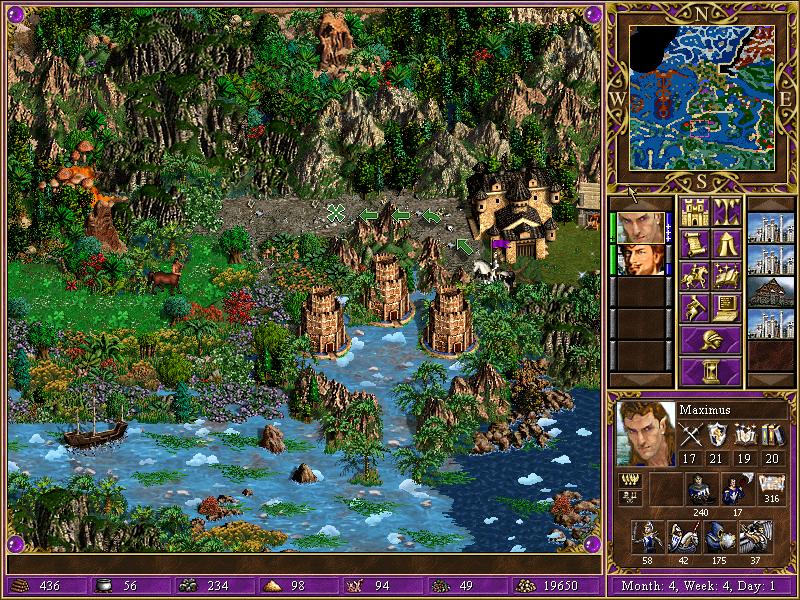Open the Cast Spell spellbook button

(727, 276)
